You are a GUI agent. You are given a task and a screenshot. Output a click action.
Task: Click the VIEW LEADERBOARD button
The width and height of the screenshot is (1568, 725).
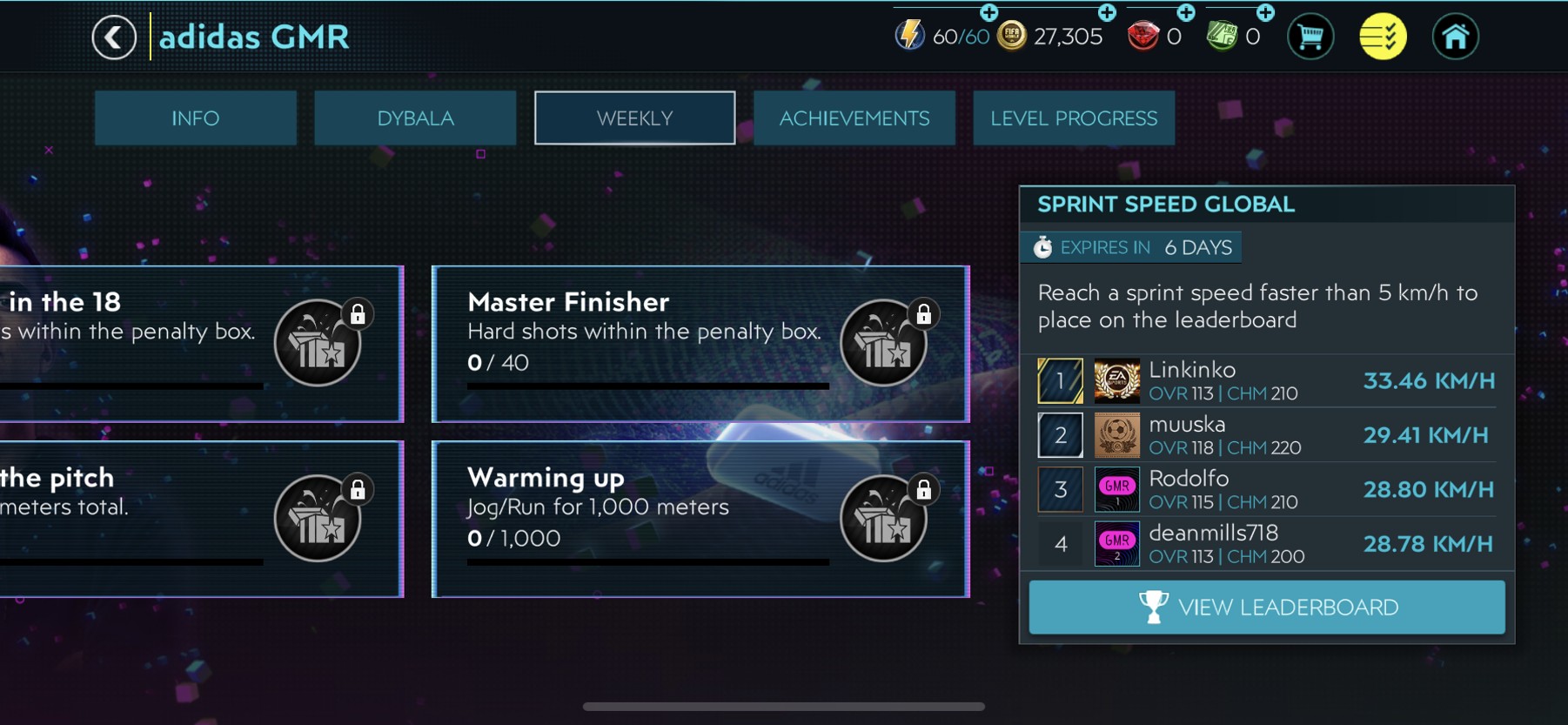tap(1266, 608)
